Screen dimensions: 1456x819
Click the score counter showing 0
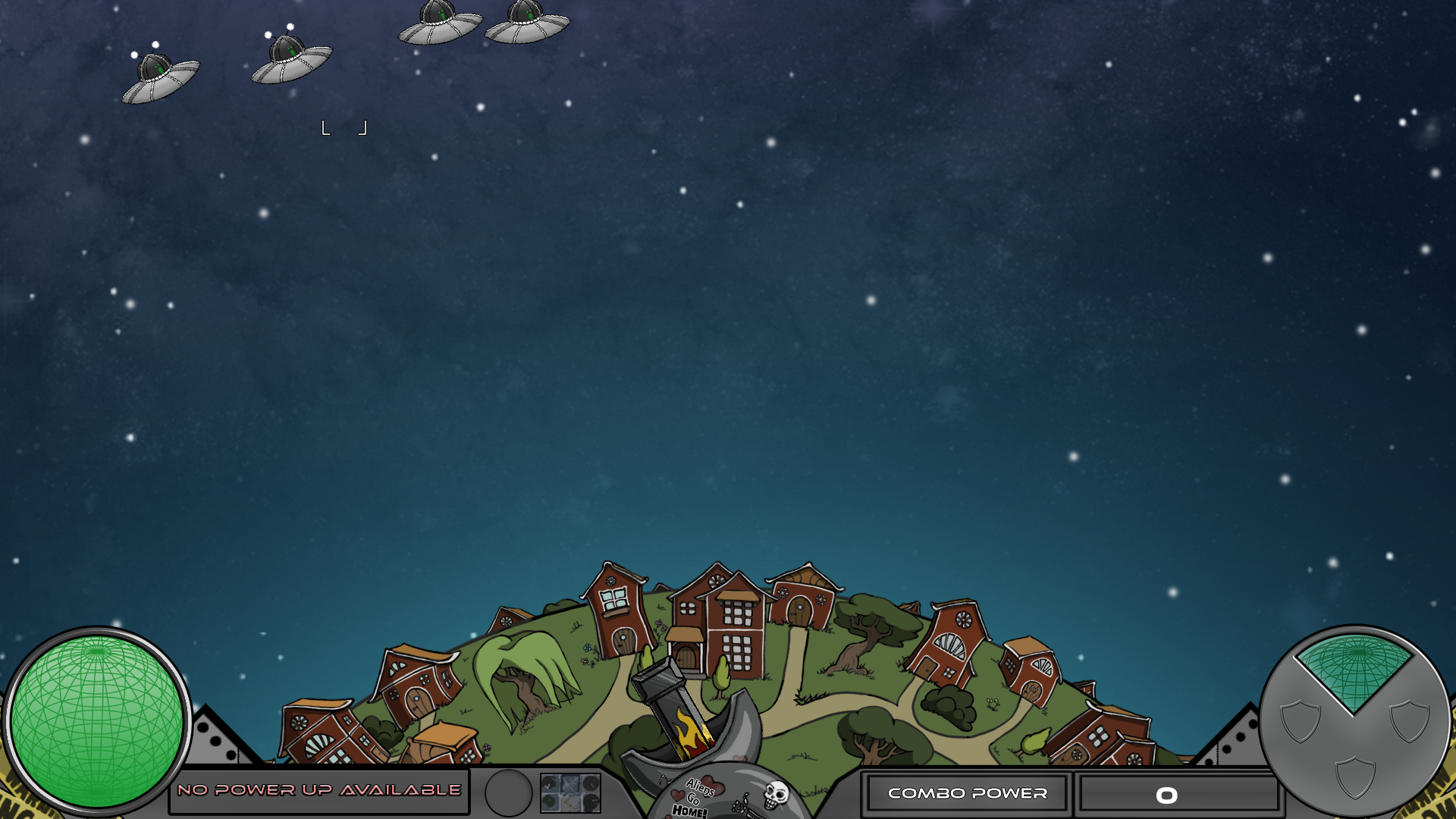[x=1168, y=794]
